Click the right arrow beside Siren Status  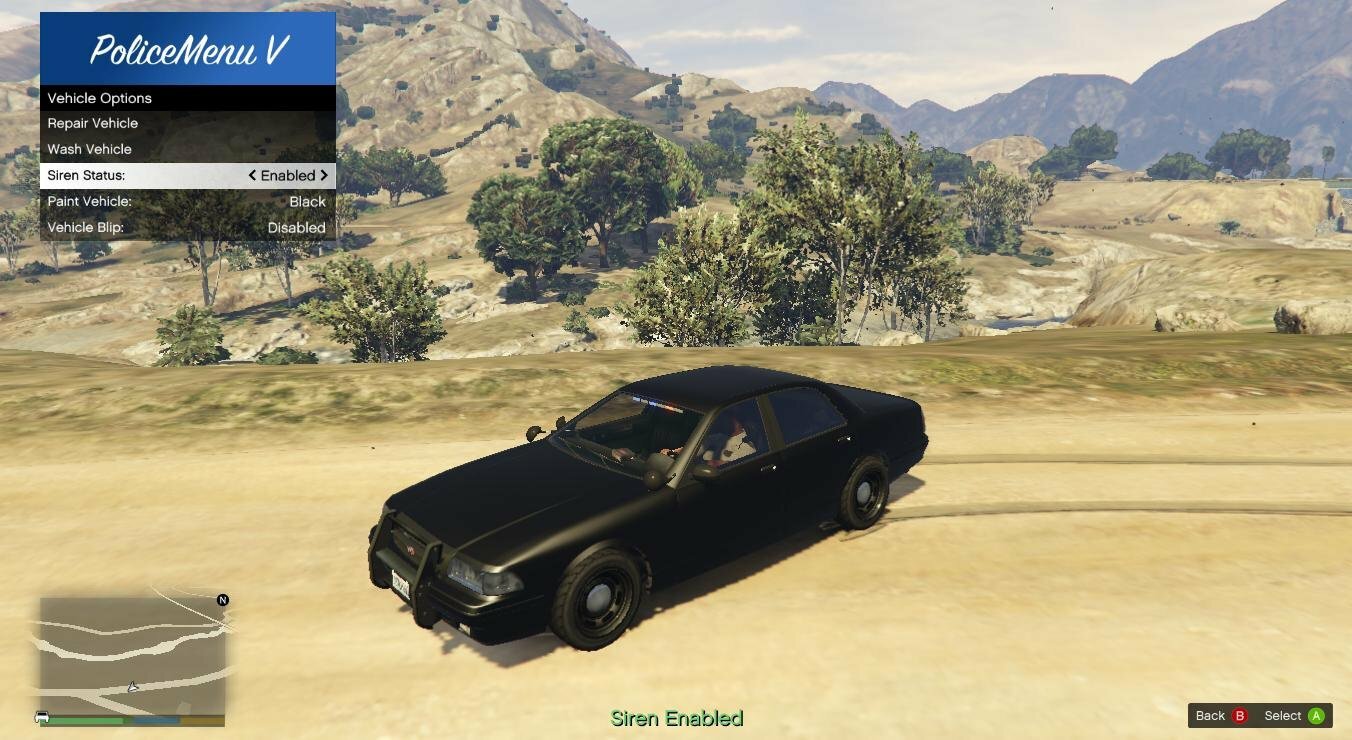(x=324, y=175)
